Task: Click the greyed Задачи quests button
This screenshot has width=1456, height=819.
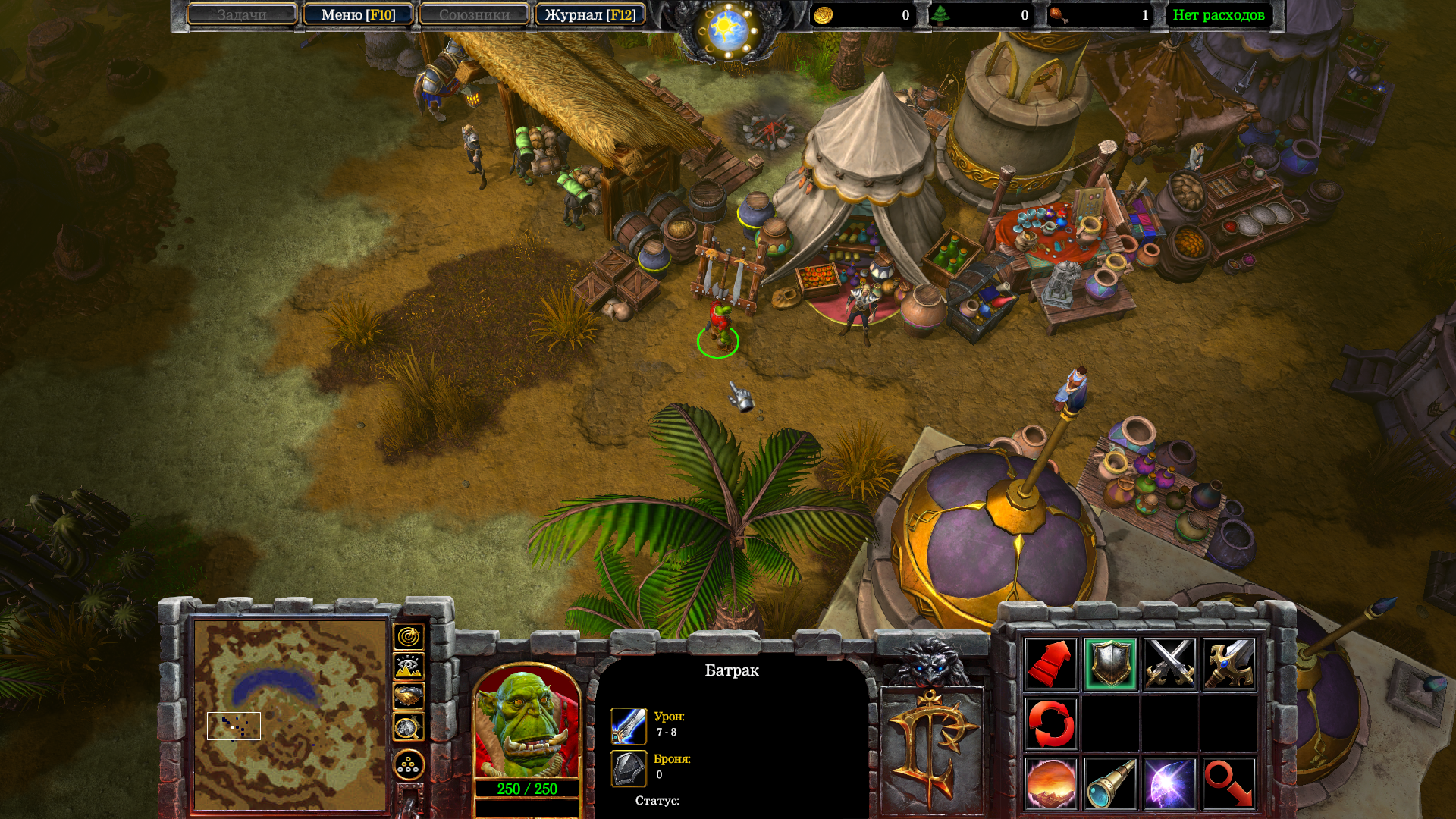Action: [242, 14]
